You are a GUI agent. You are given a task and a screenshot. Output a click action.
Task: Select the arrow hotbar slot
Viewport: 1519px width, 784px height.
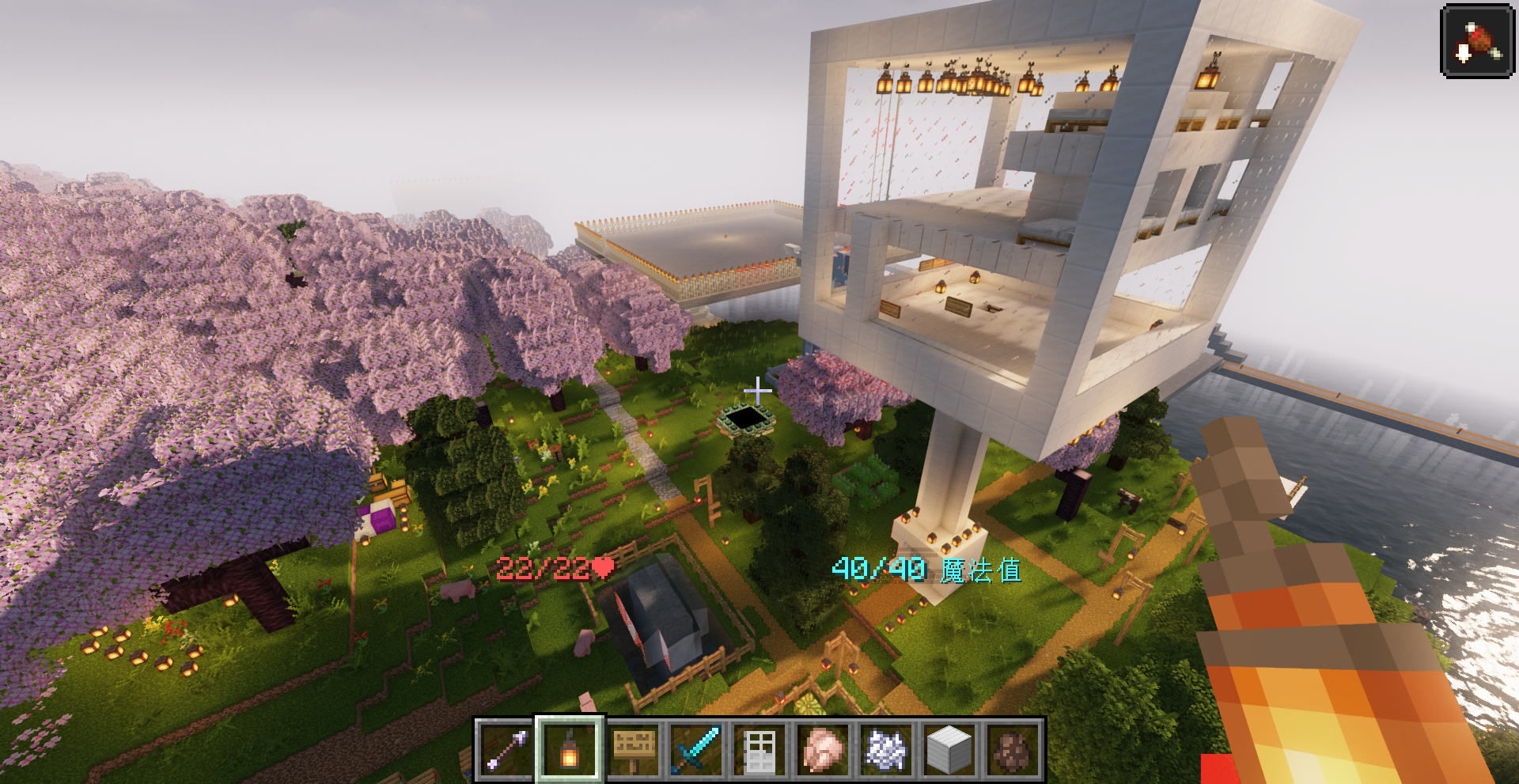tap(506, 749)
